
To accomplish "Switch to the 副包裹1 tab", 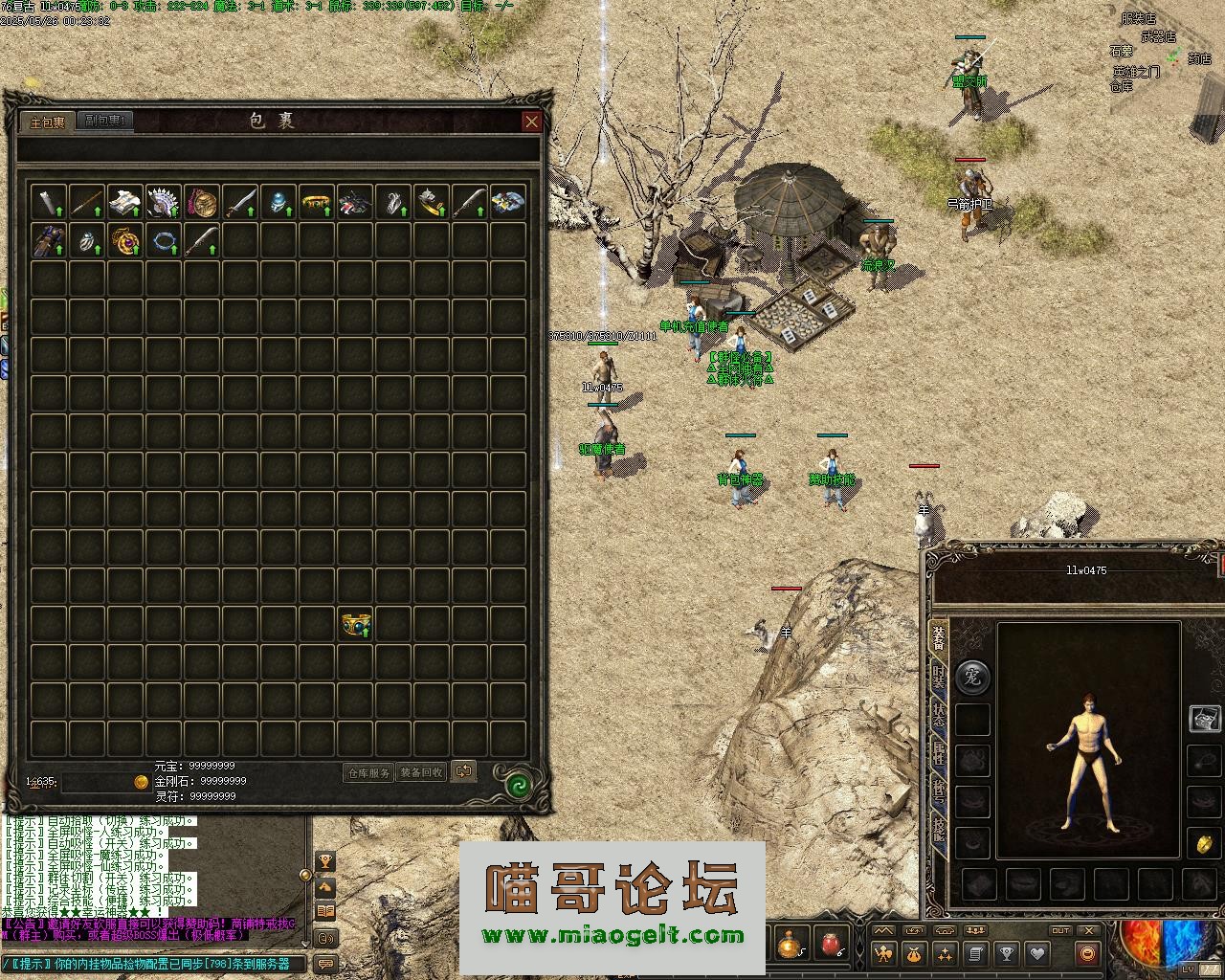I will click(105, 121).
